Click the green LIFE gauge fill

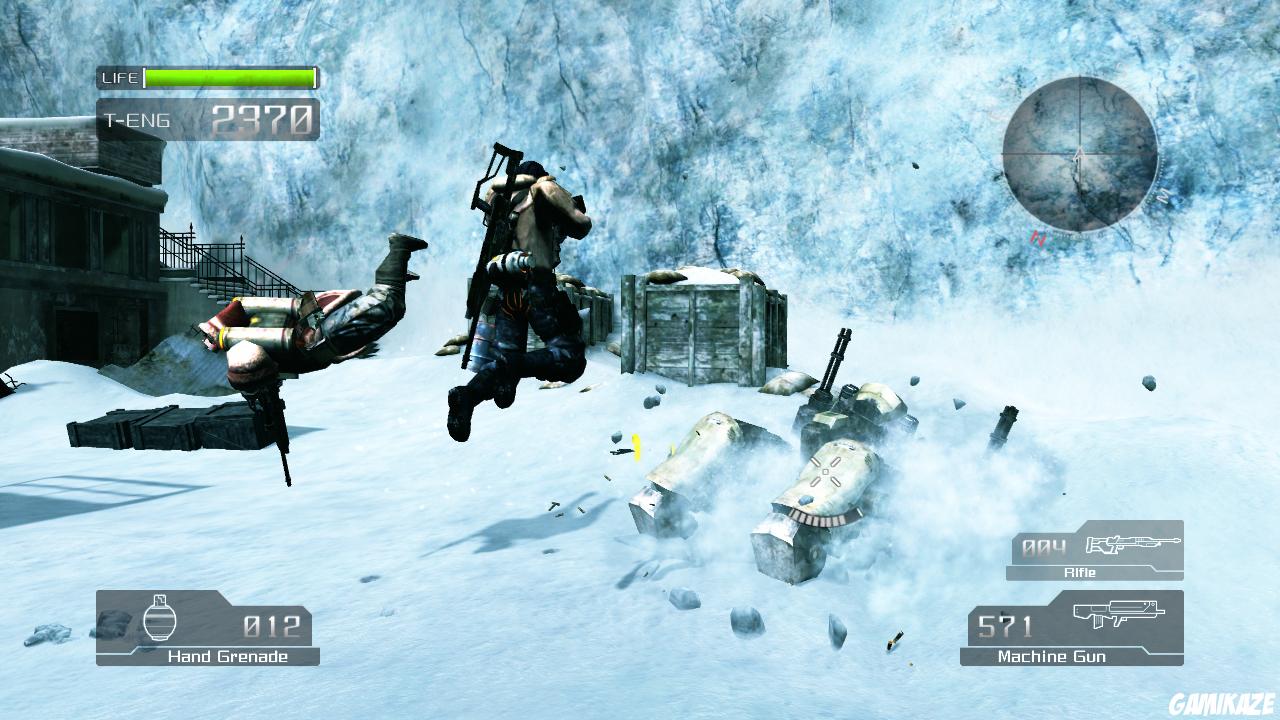pos(230,77)
